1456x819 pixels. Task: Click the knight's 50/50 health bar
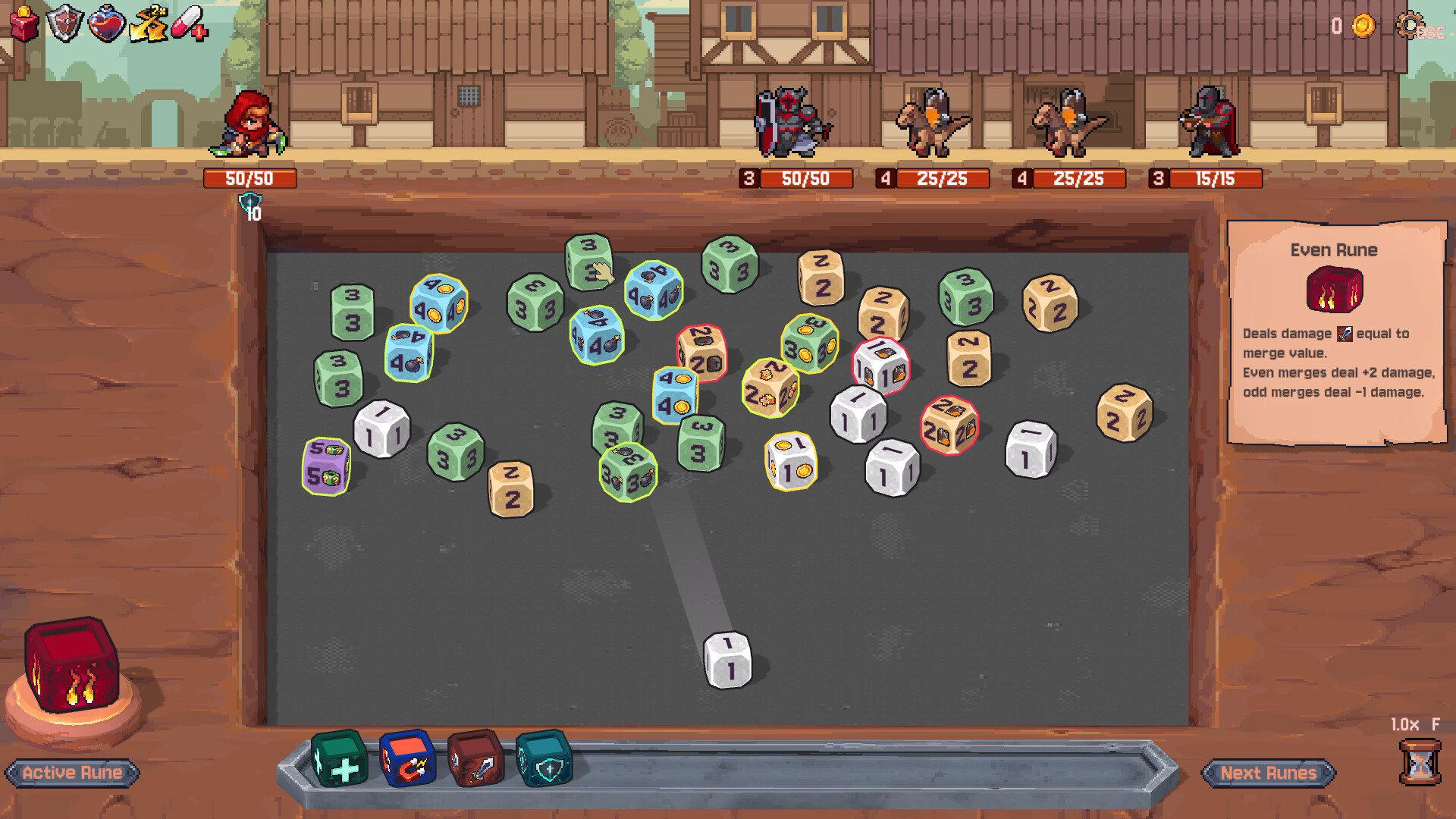[x=795, y=179]
